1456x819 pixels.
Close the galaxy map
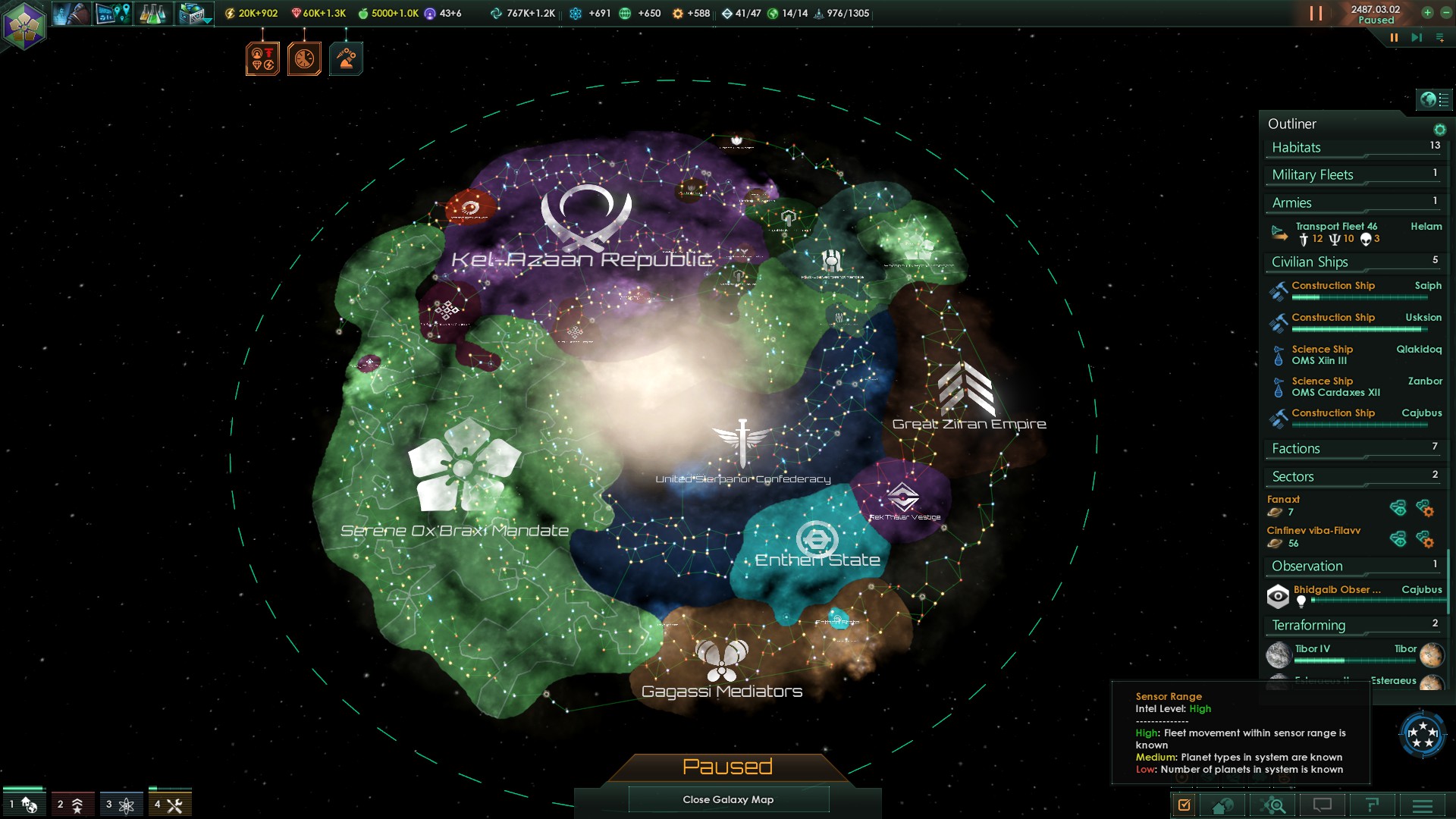728,799
